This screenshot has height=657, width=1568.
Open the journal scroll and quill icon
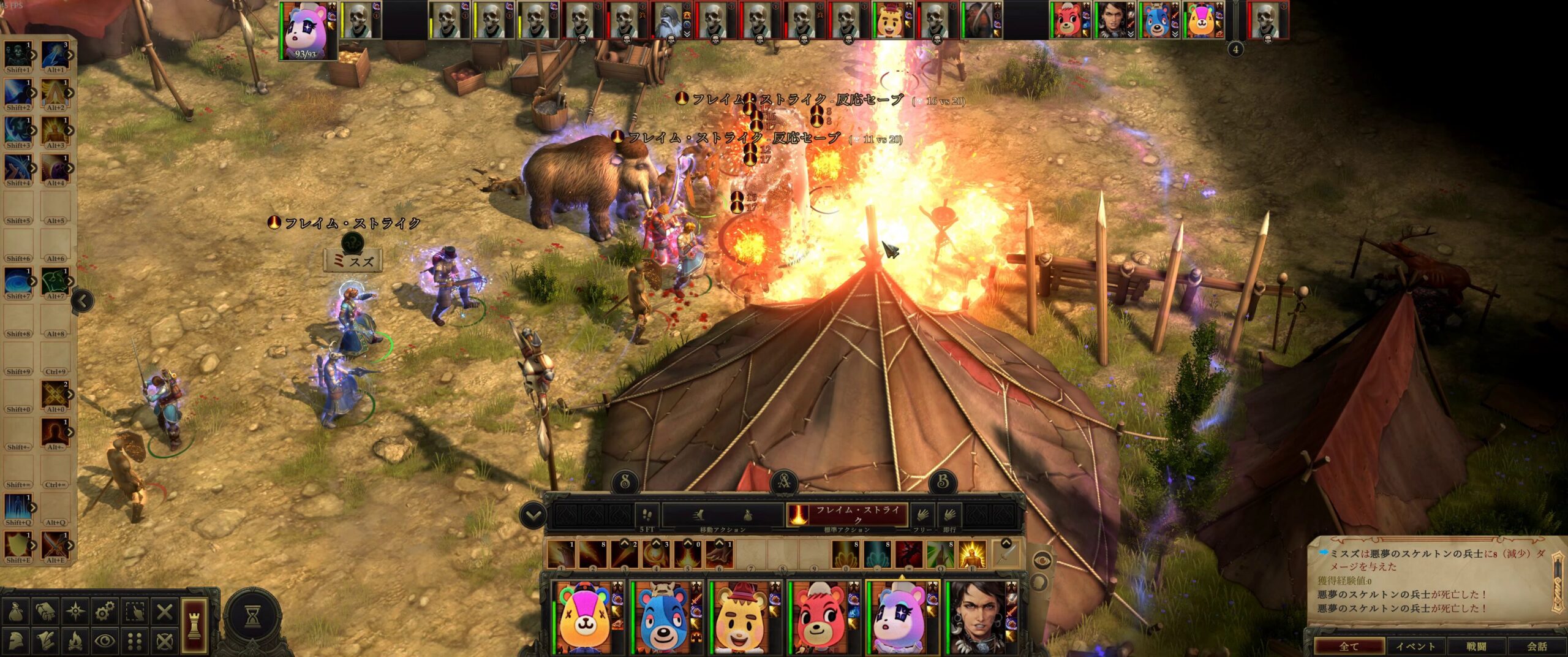(x=45, y=642)
